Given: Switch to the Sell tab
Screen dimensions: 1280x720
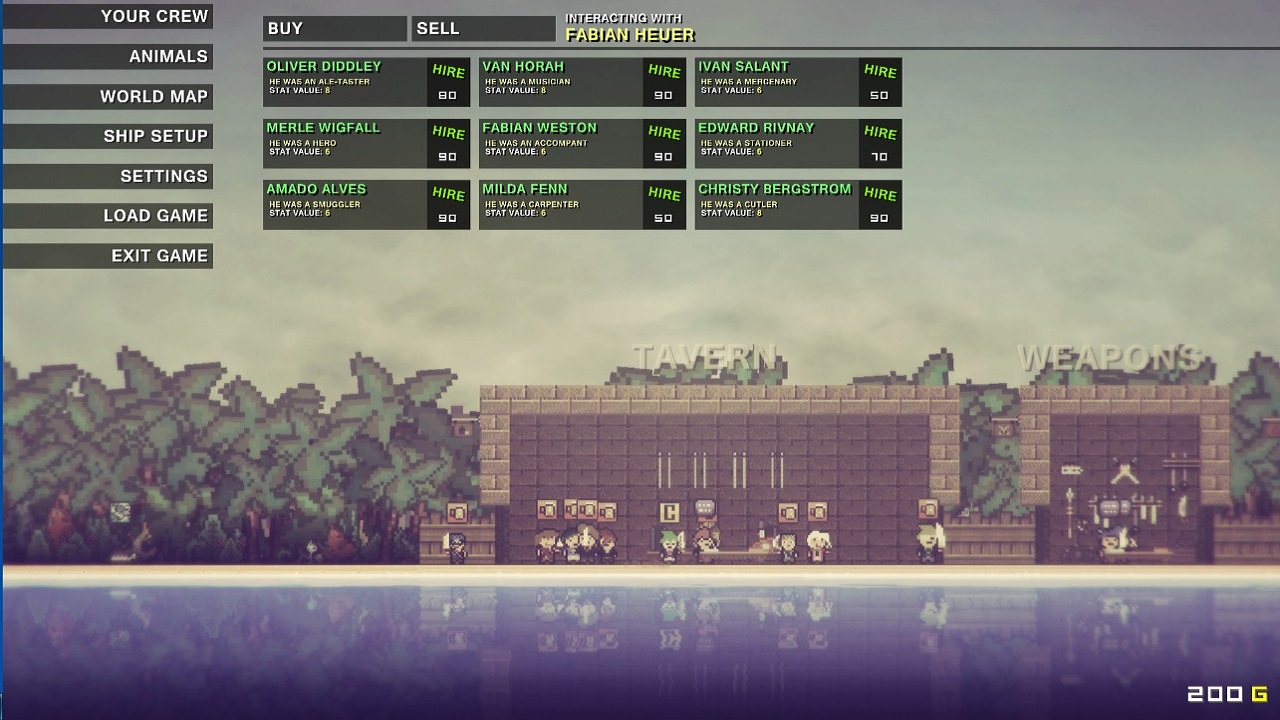Looking at the screenshot, I should pos(482,29).
